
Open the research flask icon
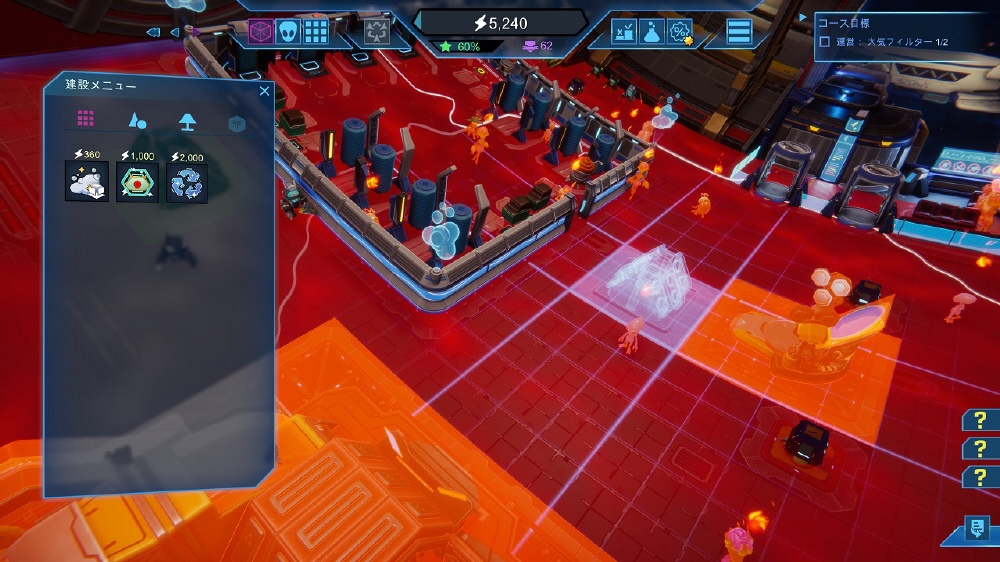(x=652, y=33)
